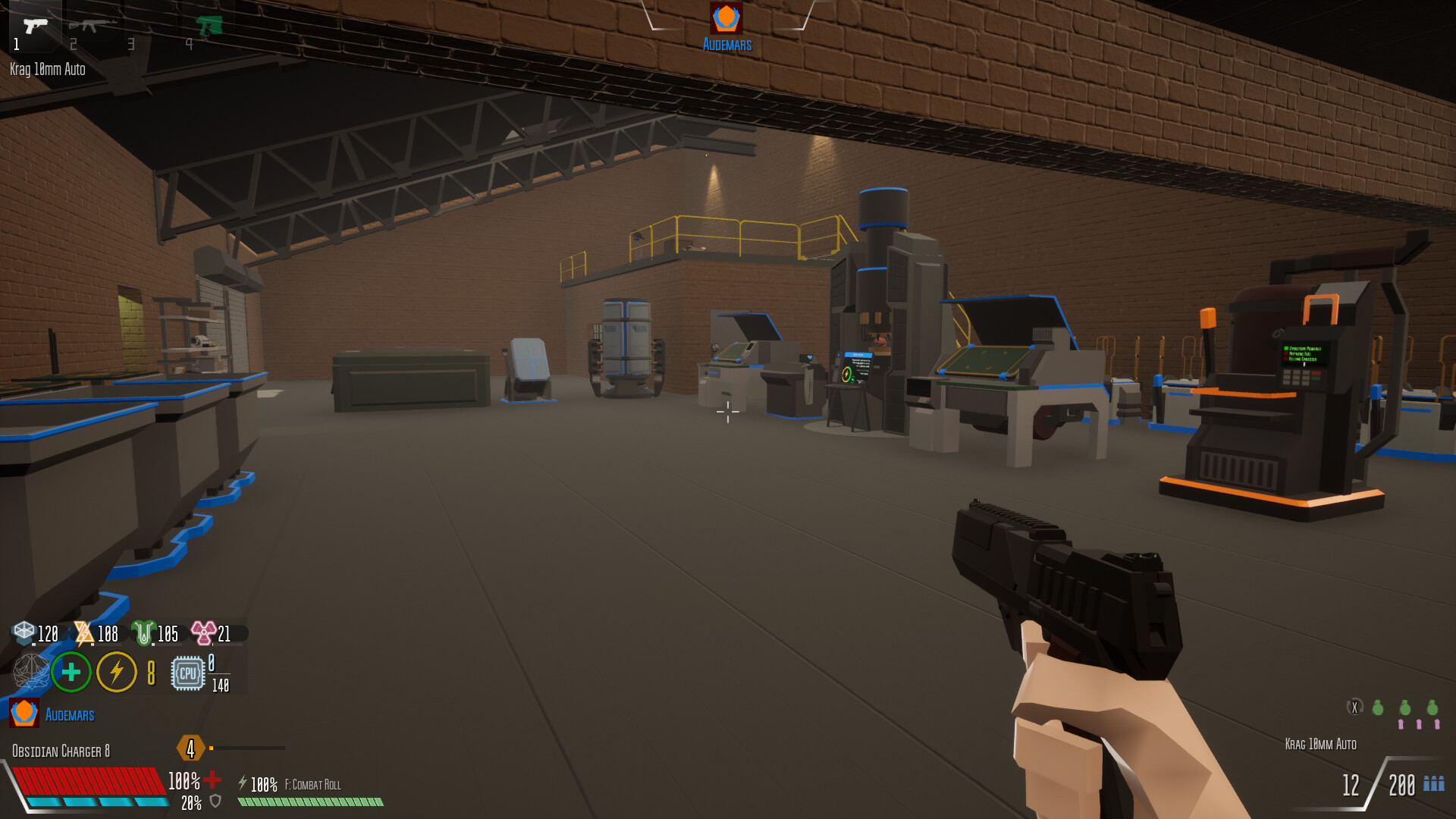This screenshot has height=819, width=1456.
Task: Toggle the yellow lightning energy indicator
Action: [117, 672]
